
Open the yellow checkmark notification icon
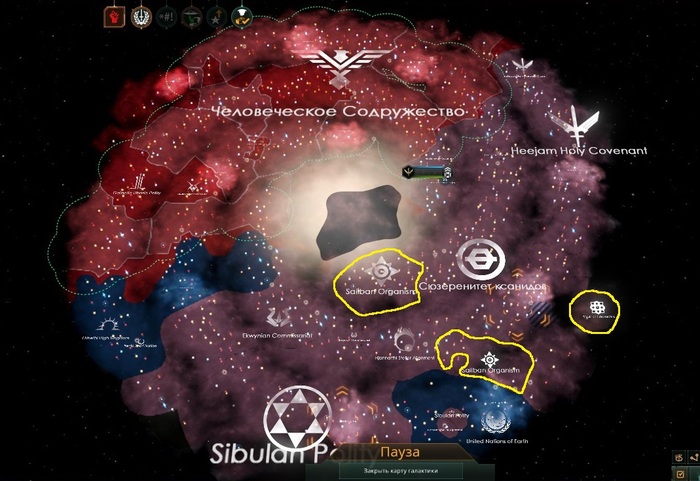click(x=240, y=16)
